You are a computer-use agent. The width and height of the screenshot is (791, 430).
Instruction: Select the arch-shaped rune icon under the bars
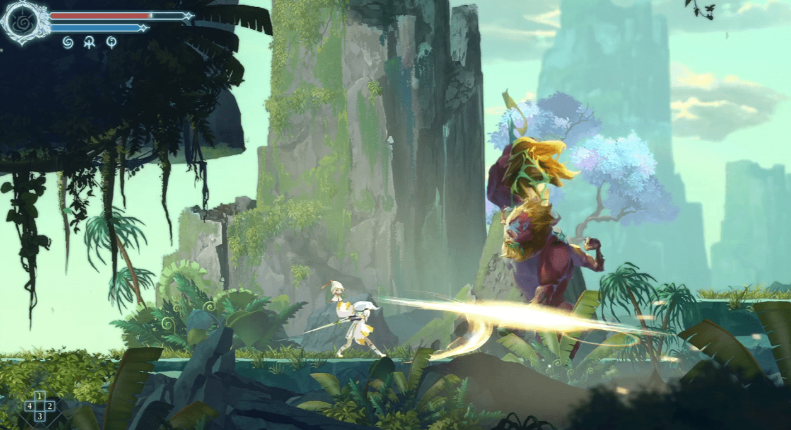tap(90, 42)
